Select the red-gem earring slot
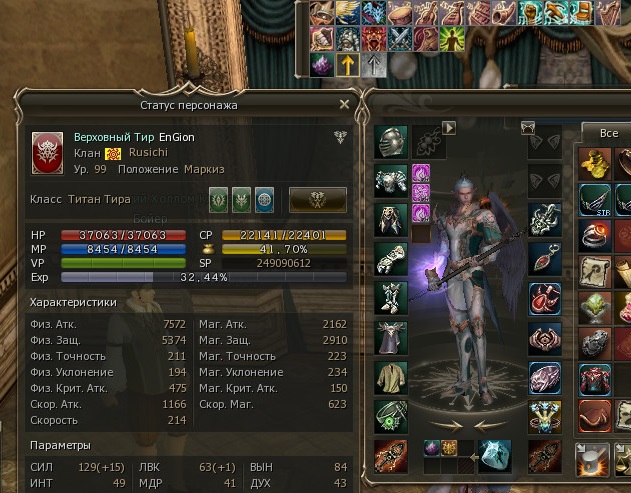Screen dimensions: 631x493 pos(544,256)
